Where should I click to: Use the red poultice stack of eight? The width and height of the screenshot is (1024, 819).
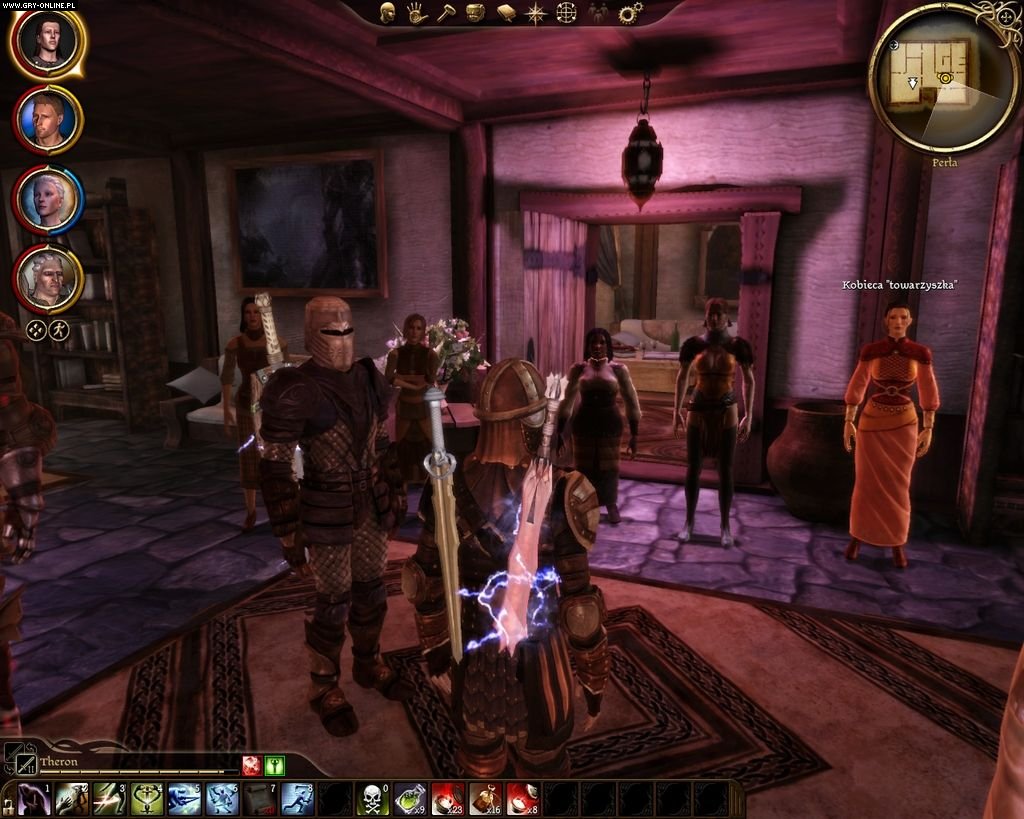pyautogui.click(x=522, y=799)
